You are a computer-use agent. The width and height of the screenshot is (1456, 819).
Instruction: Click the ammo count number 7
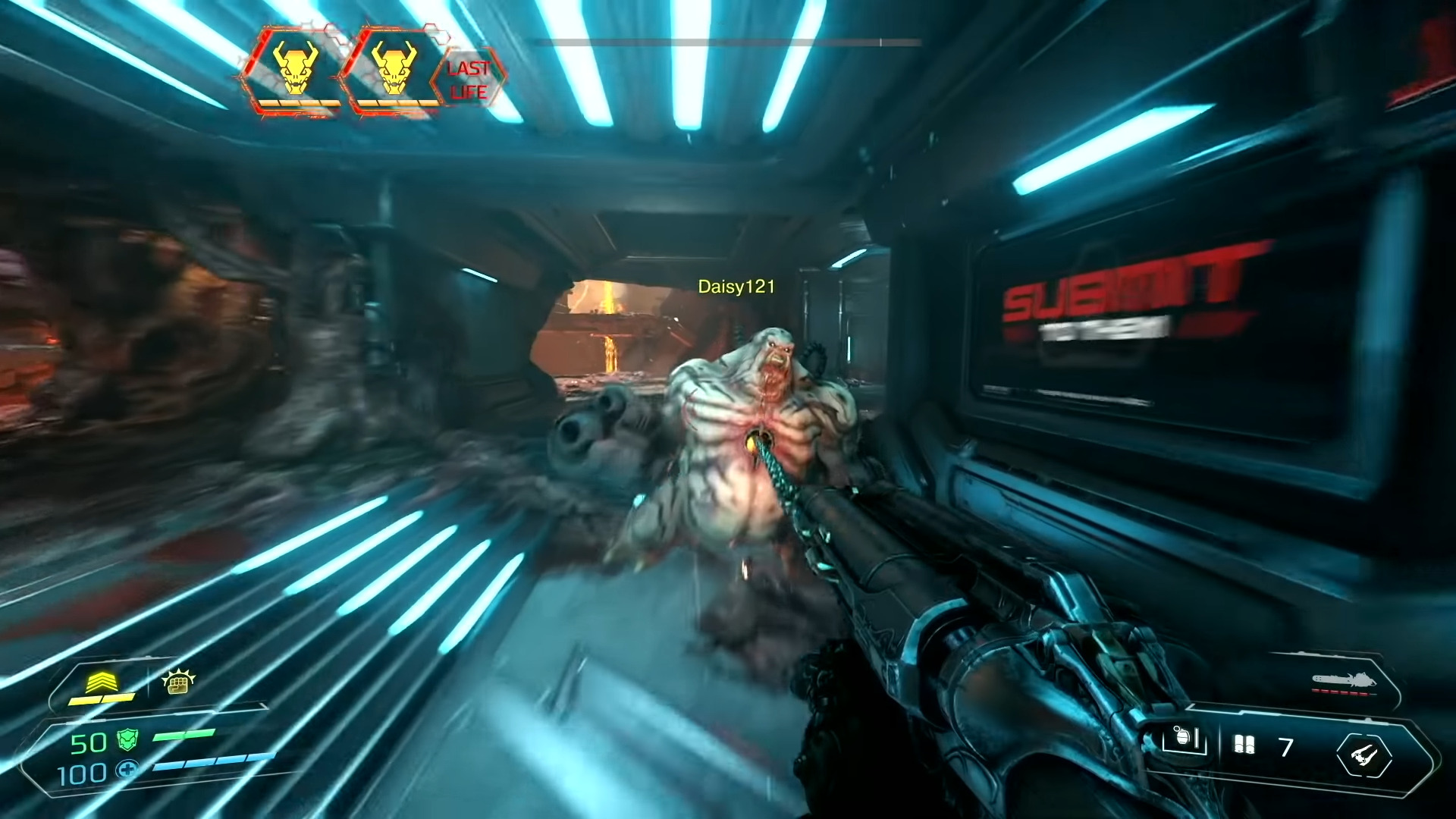(x=1285, y=745)
